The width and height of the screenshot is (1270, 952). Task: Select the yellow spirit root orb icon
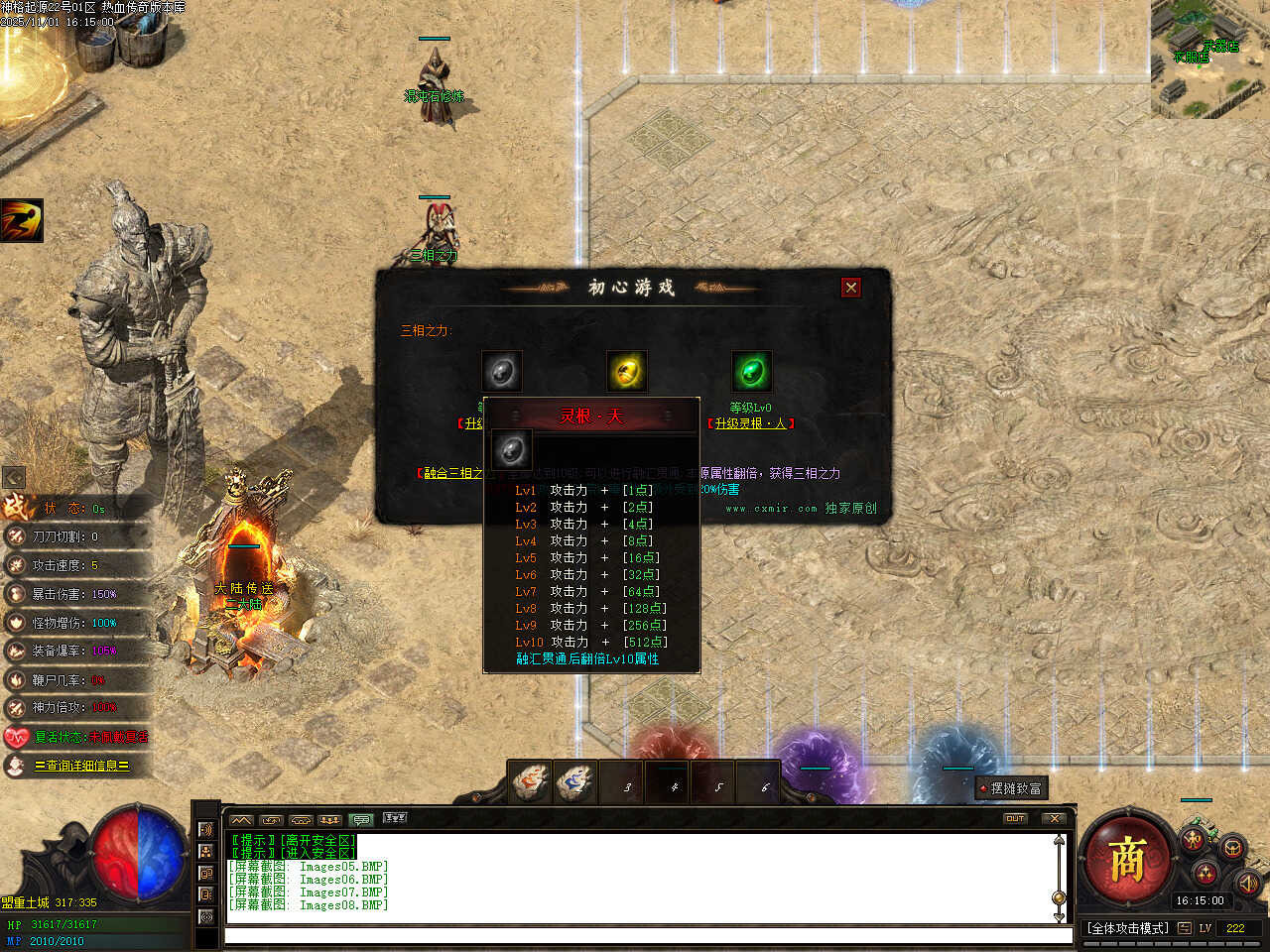click(626, 372)
